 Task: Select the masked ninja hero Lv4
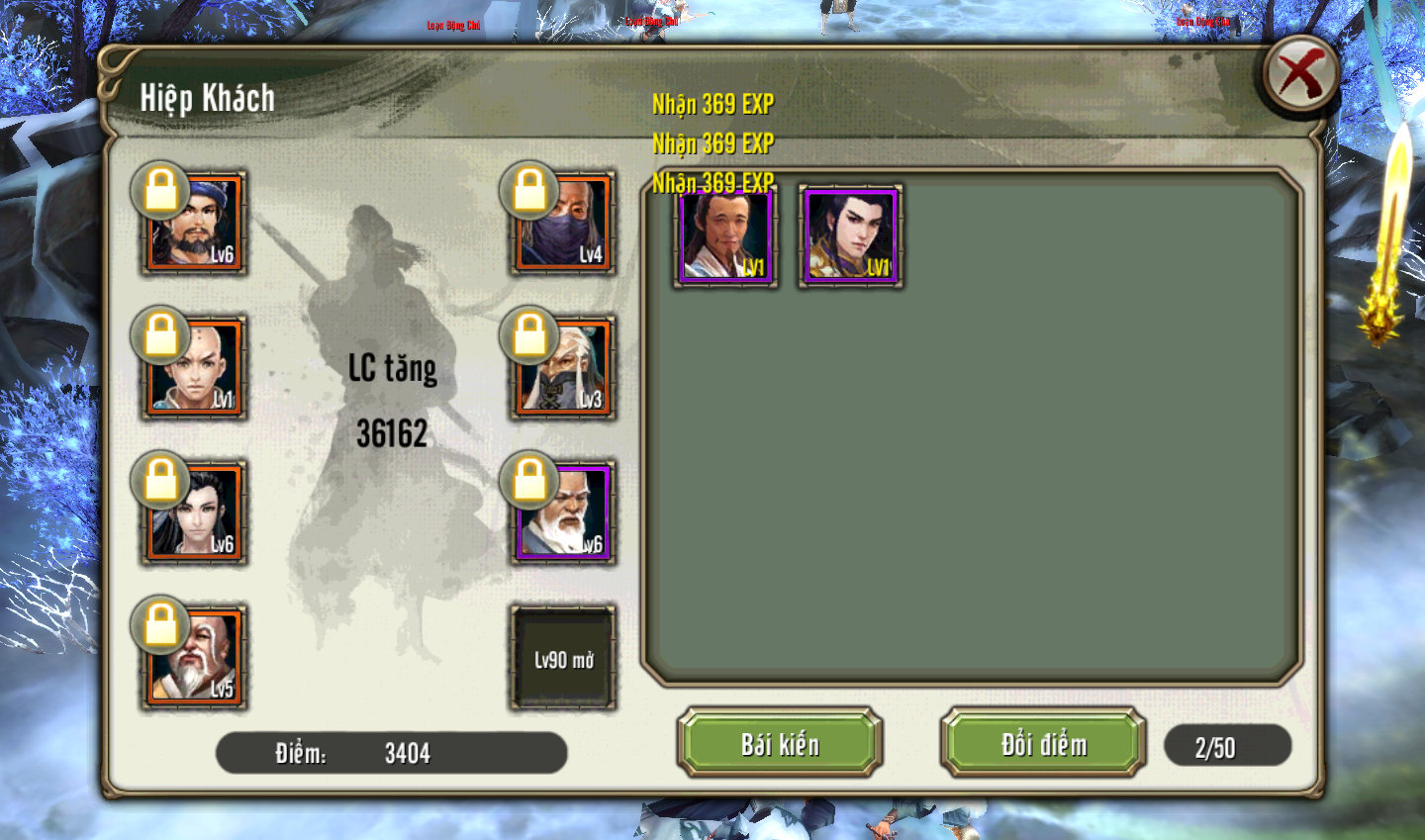563,224
